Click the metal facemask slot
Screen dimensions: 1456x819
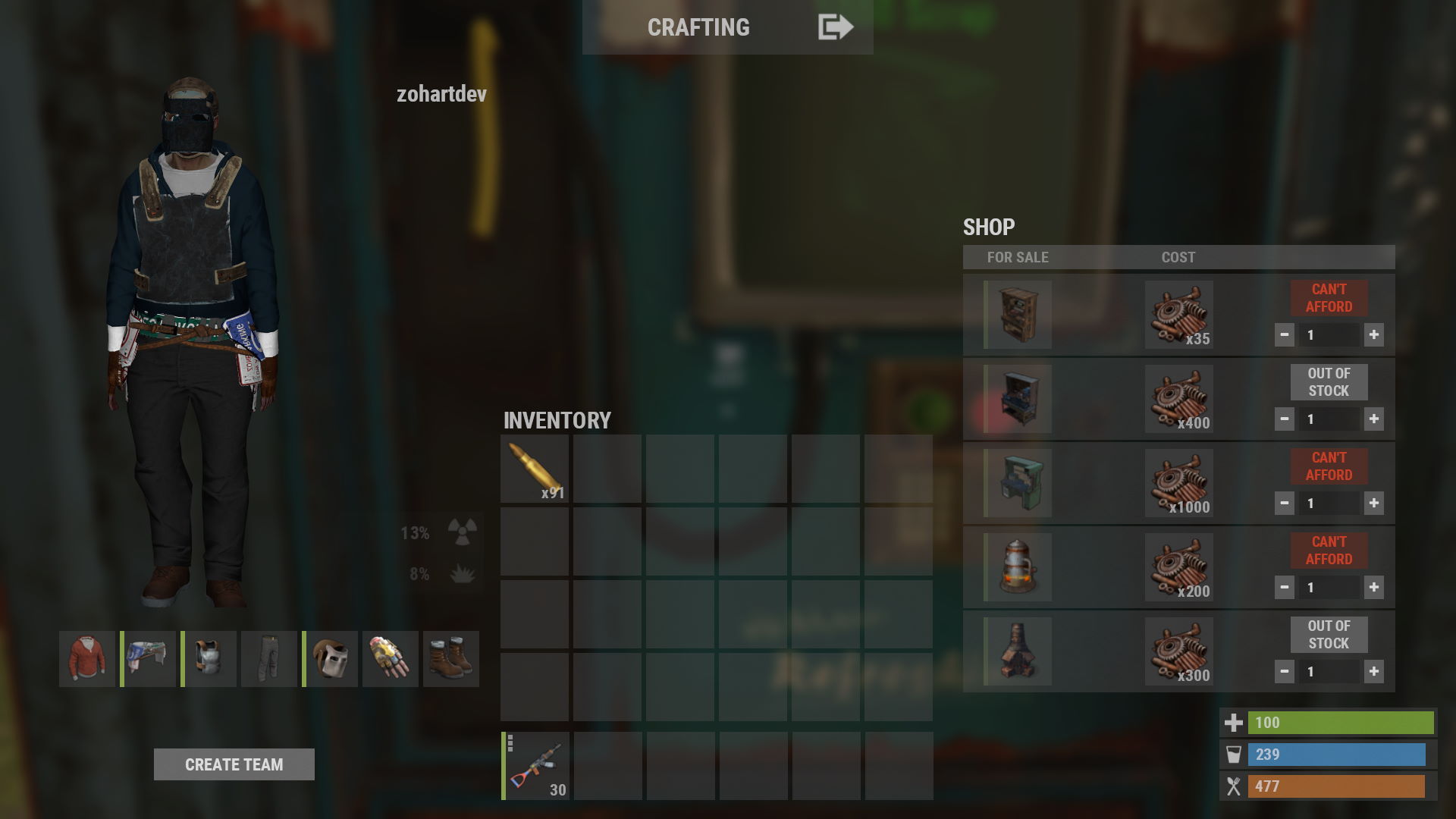click(x=331, y=658)
